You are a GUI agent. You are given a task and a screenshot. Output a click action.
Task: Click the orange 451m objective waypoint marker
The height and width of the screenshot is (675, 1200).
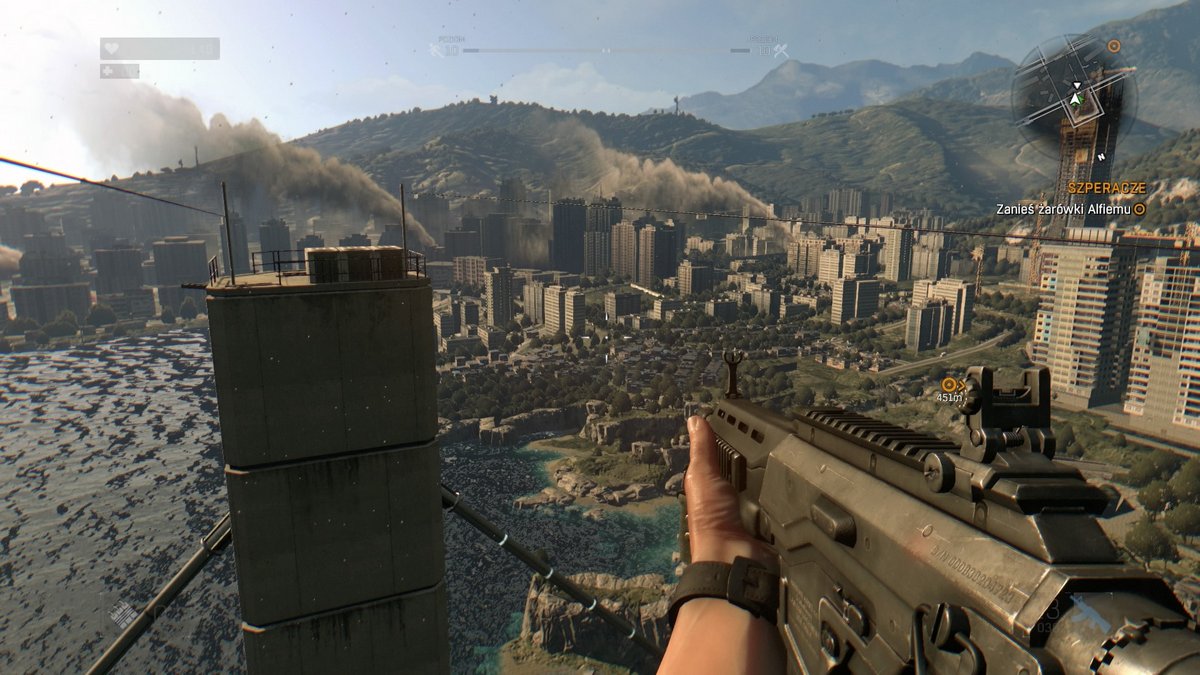pos(949,384)
